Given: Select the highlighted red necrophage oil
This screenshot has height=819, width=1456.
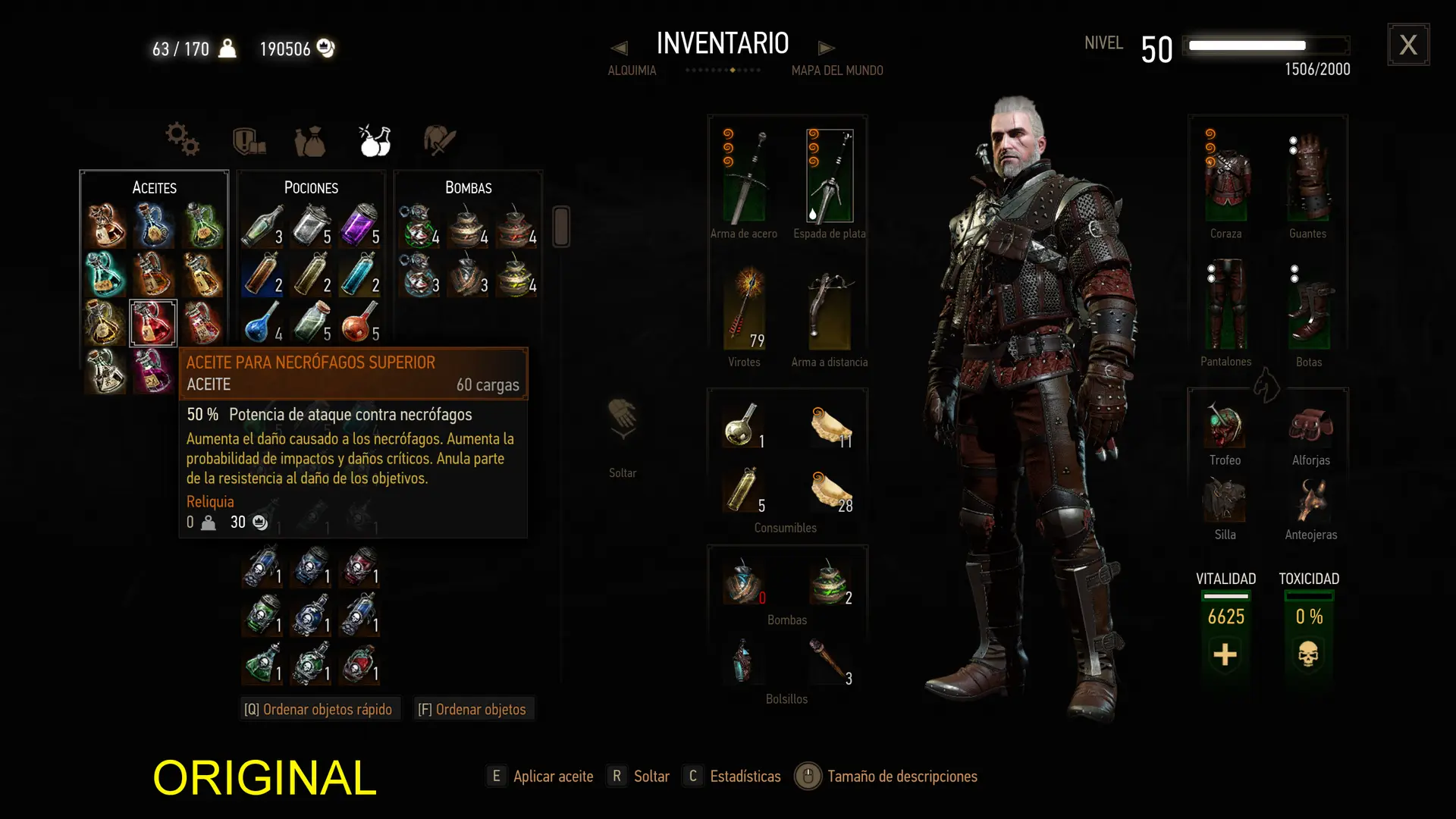Looking at the screenshot, I should (x=153, y=323).
